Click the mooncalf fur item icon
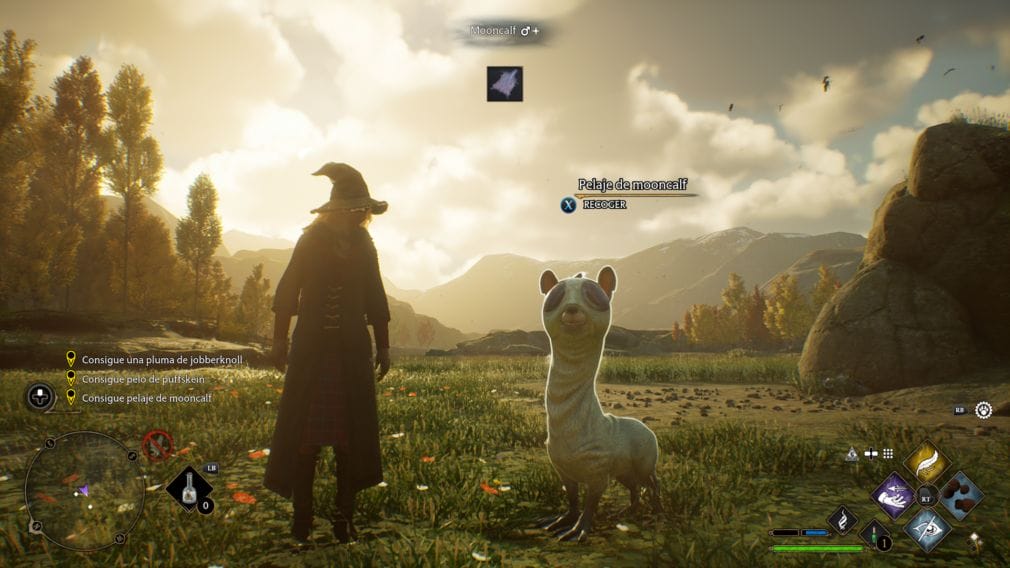 point(505,84)
